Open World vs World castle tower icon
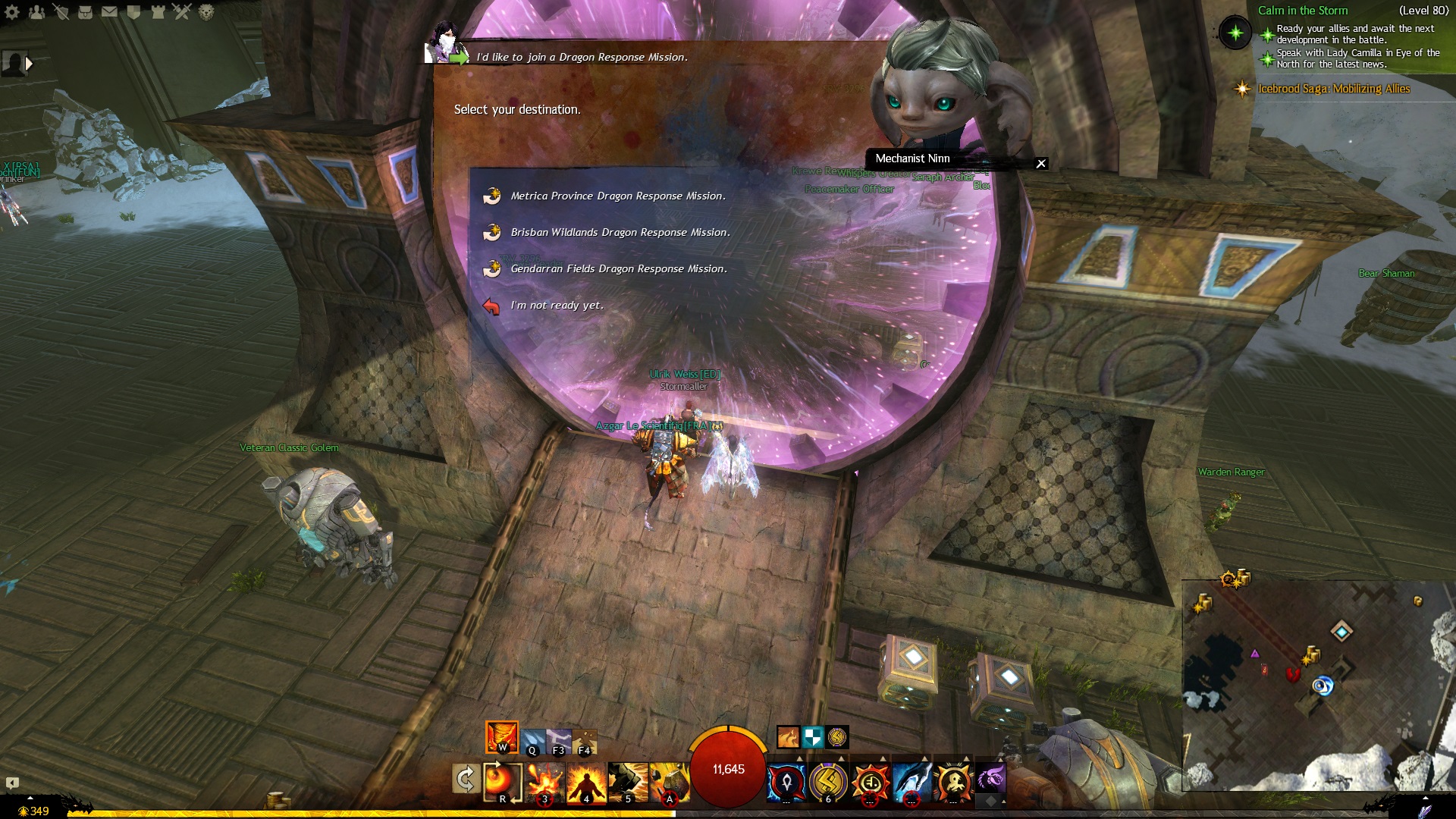 click(158, 12)
